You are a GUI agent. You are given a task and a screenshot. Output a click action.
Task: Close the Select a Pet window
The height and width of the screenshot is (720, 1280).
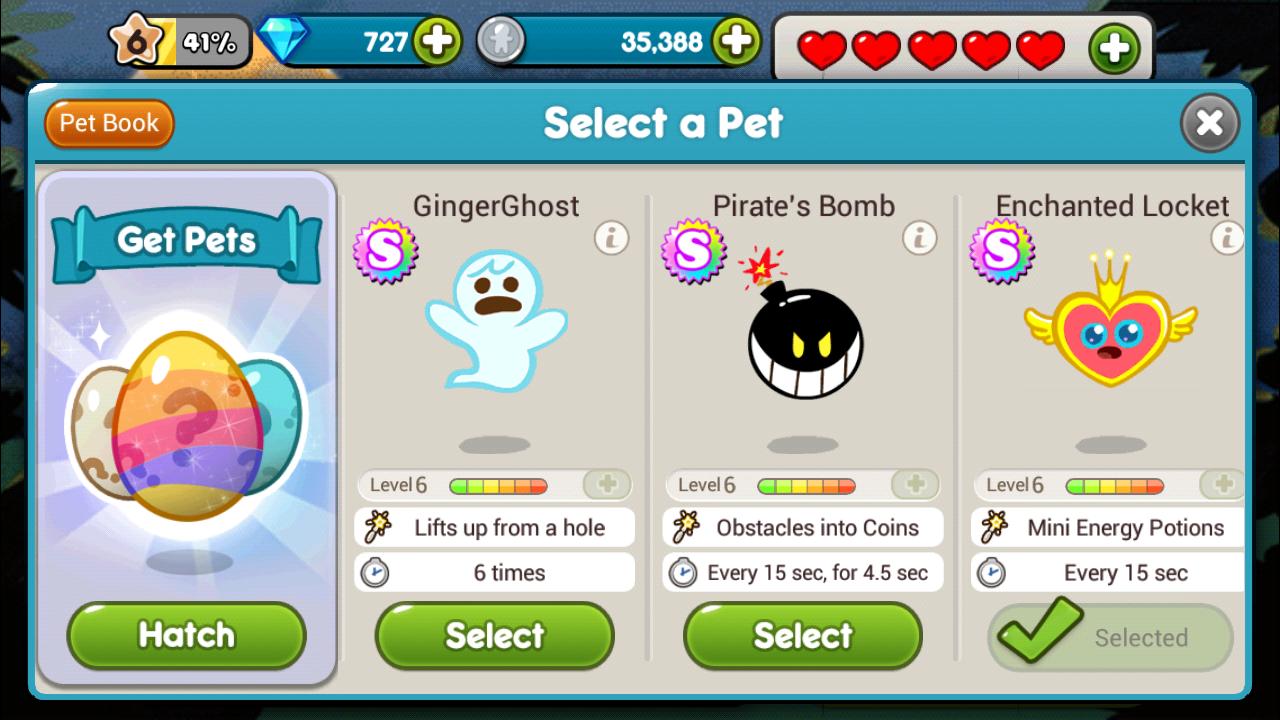[1209, 123]
